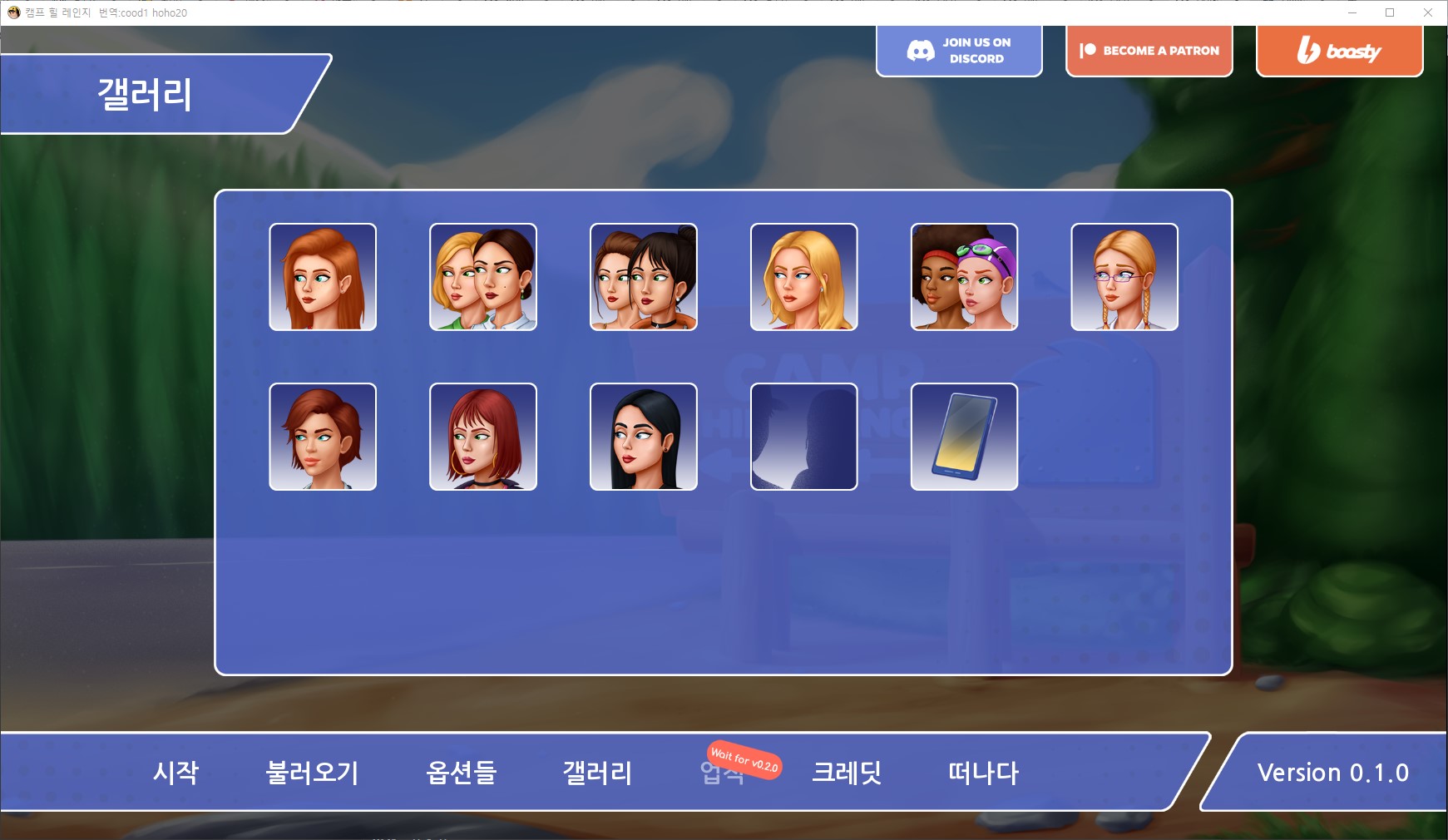Quit the game with 떠나다
This screenshot has height=840, width=1448.
coord(983,773)
